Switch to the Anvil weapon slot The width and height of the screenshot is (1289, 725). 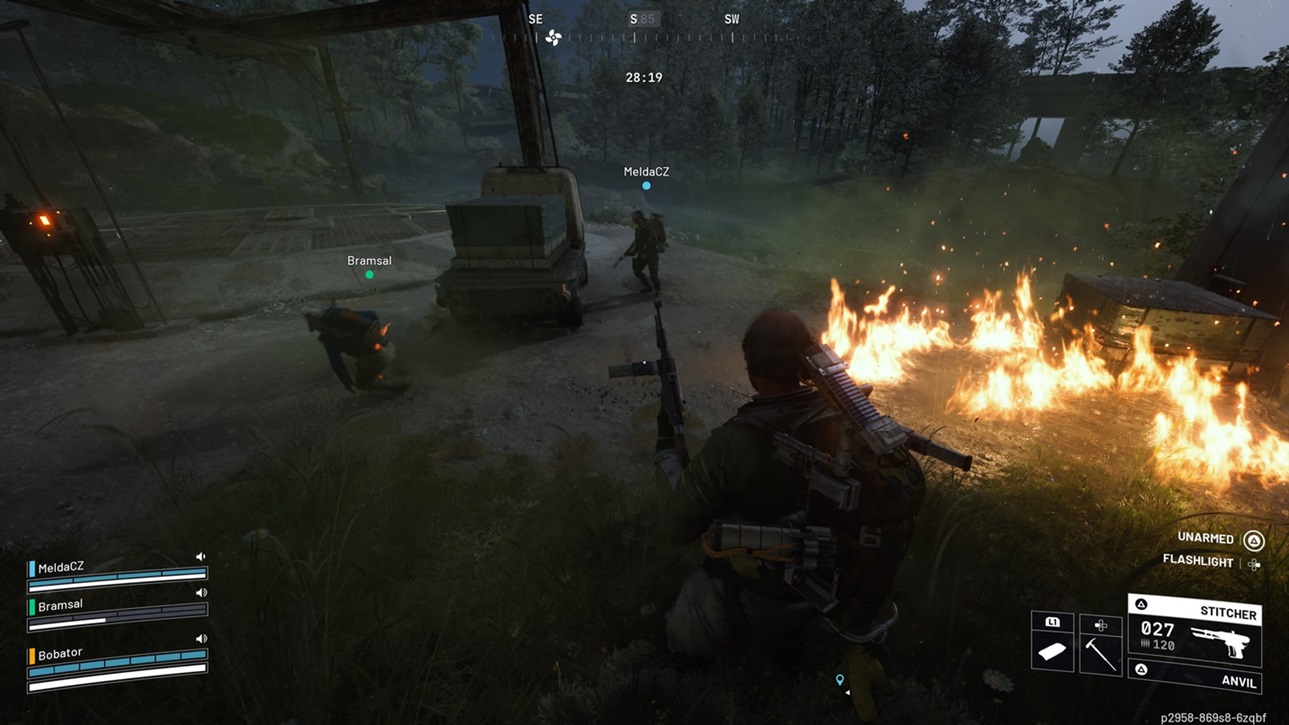[1195, 678]
